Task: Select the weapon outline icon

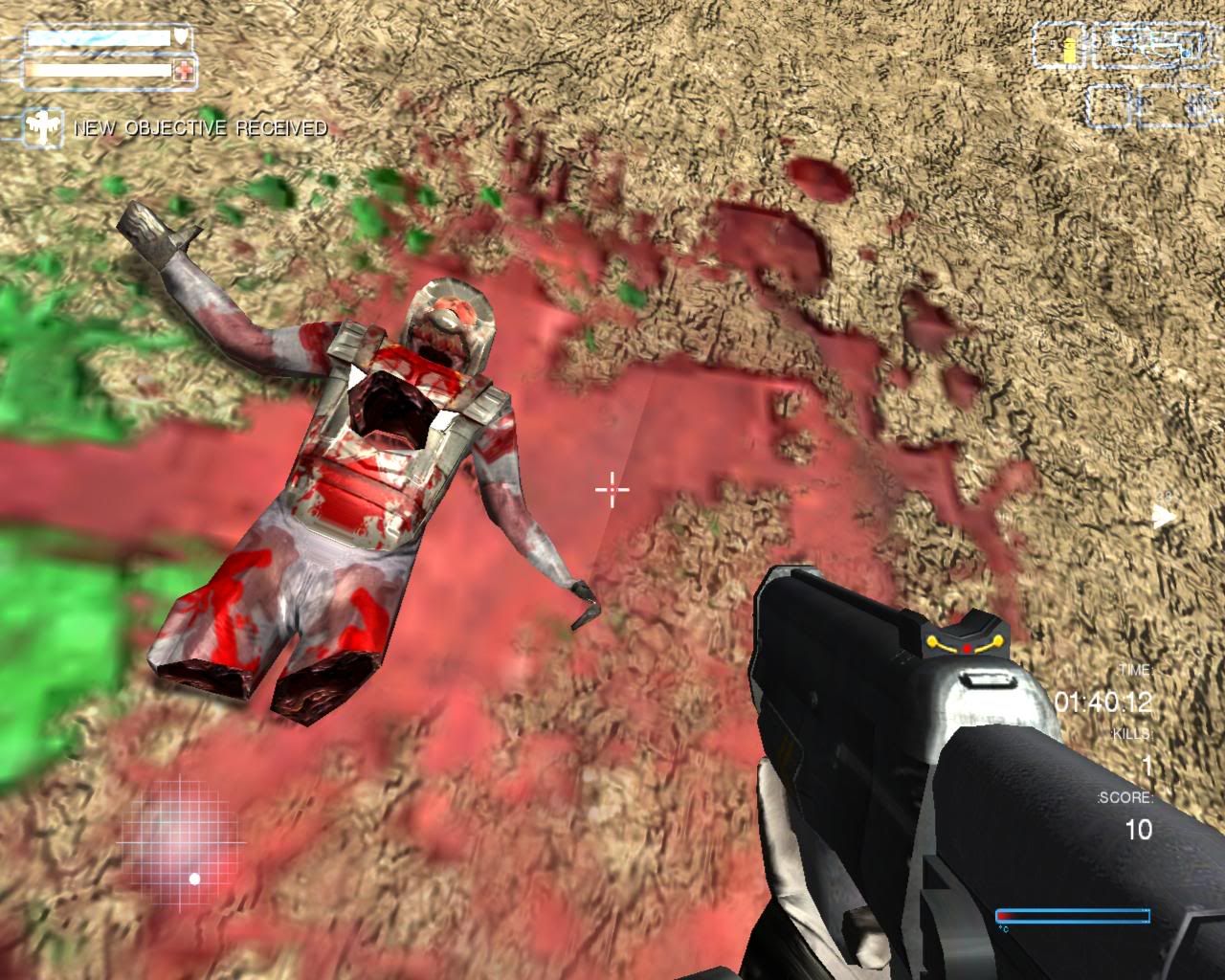Action: (x=1152, y=43)
